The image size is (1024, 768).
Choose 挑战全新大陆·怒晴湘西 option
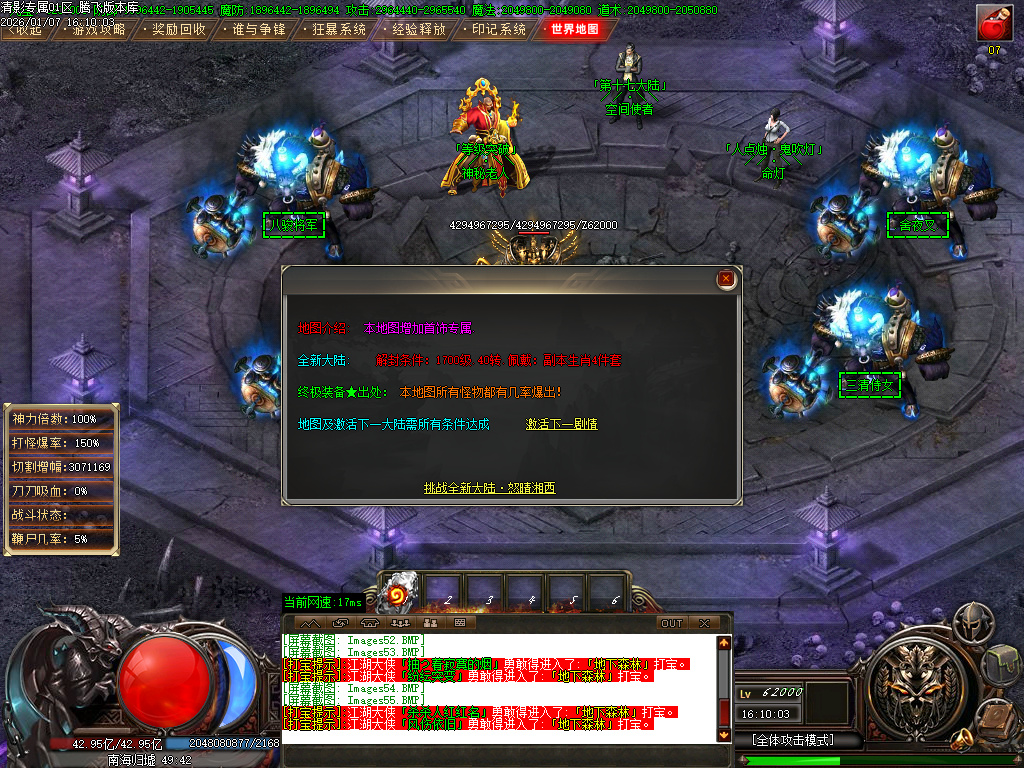tap(489, 488)
